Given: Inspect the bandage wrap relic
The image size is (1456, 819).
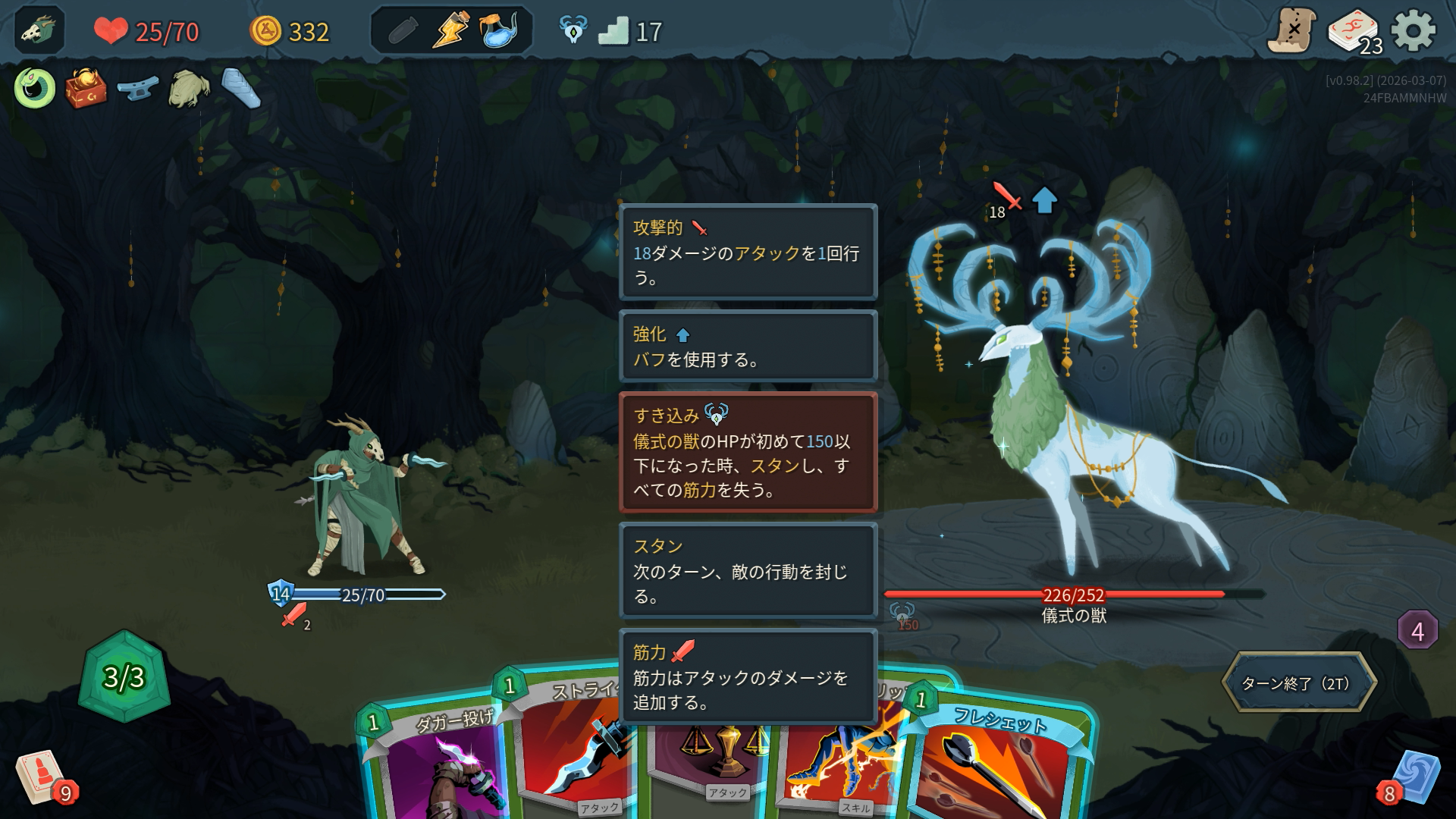Looking at the screenshot, I should [241, 88].
